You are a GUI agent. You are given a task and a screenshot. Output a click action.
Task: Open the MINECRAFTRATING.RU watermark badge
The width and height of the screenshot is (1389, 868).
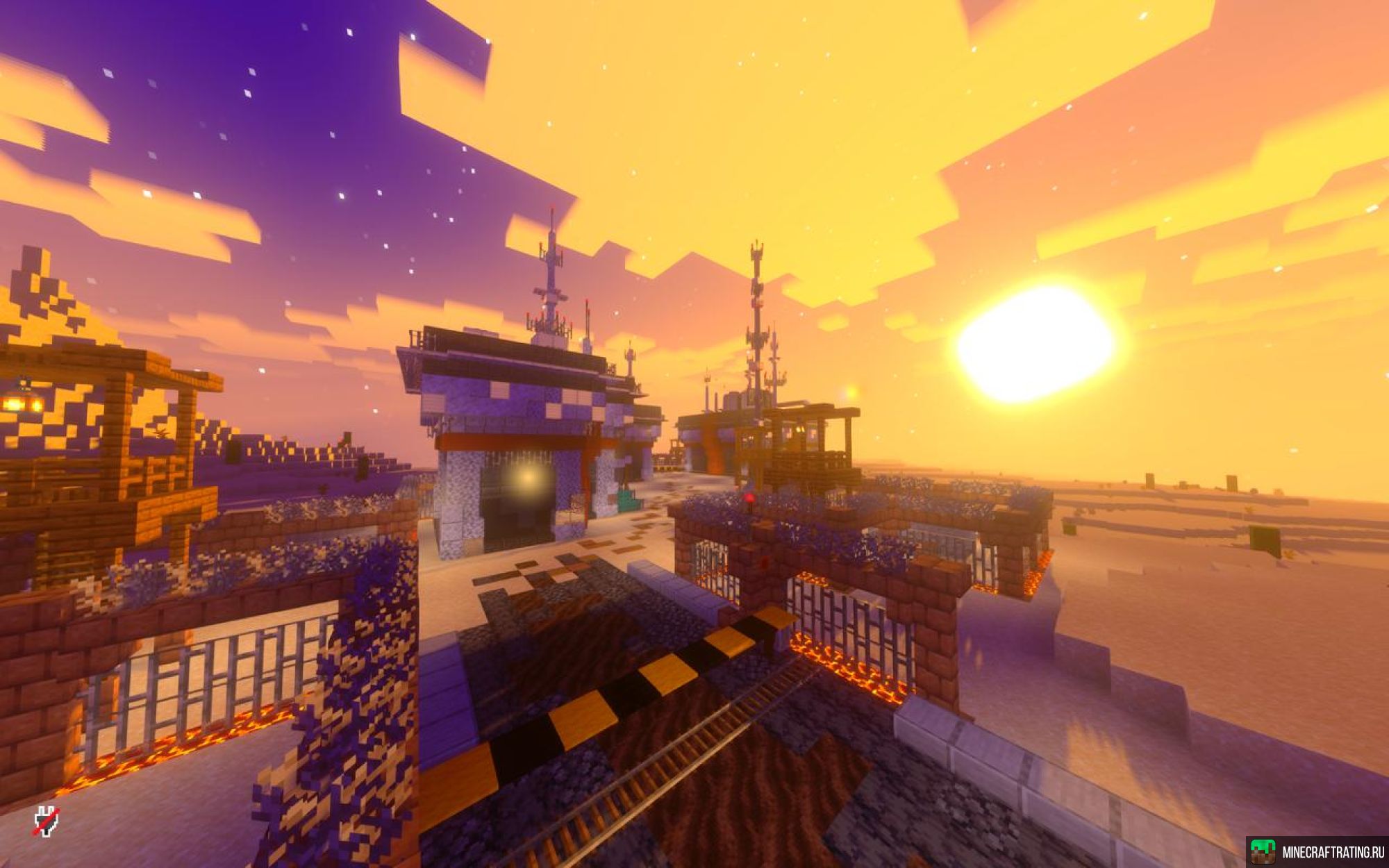(1317, 852)
